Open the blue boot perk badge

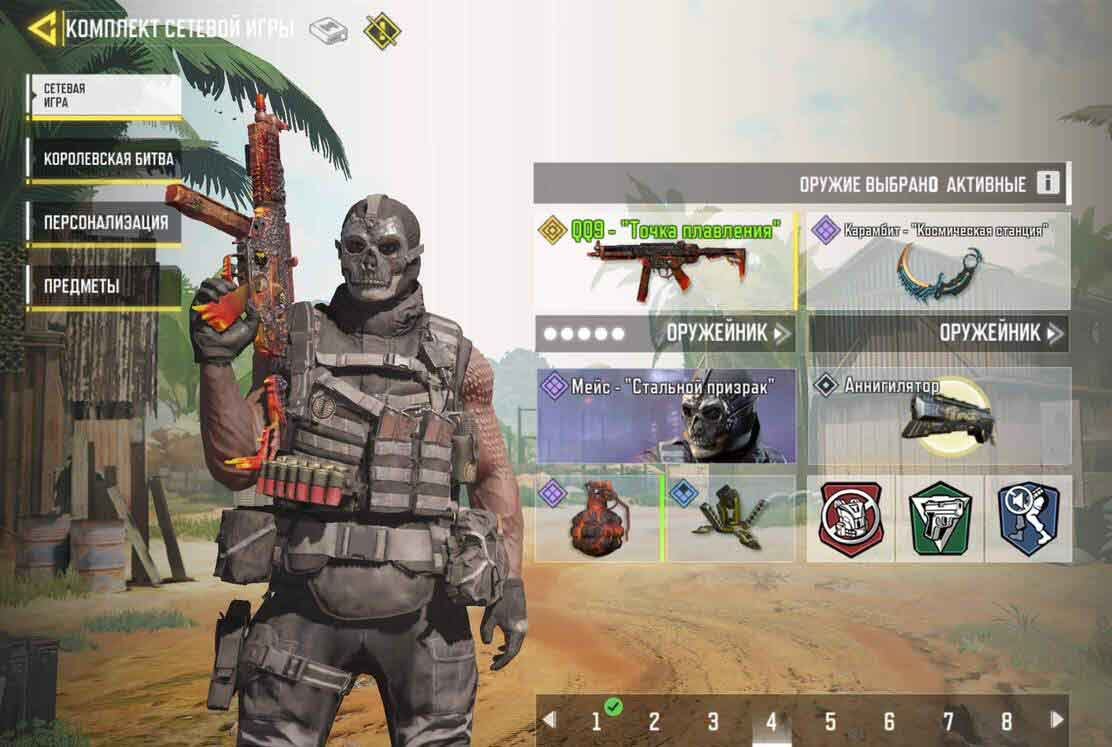[1028, 518]
